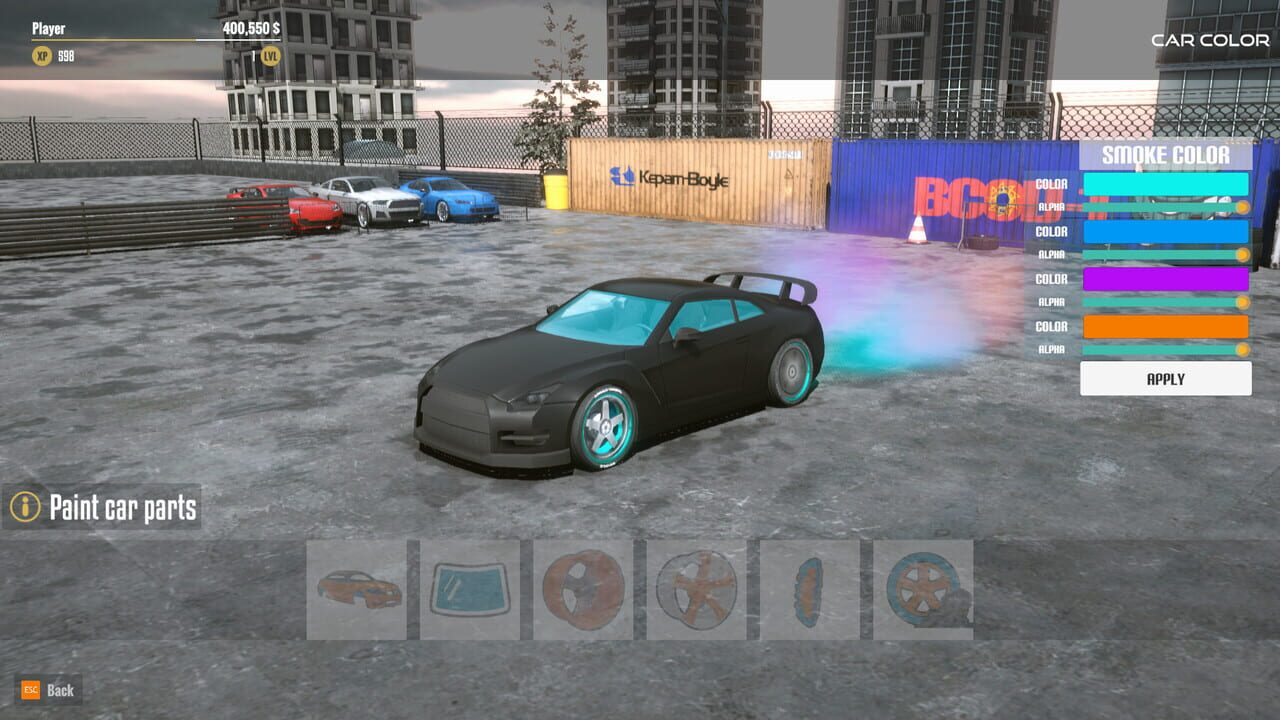Click the SMOKE COLOR panel header
1280x720 pixels.
click(1165, 156)
